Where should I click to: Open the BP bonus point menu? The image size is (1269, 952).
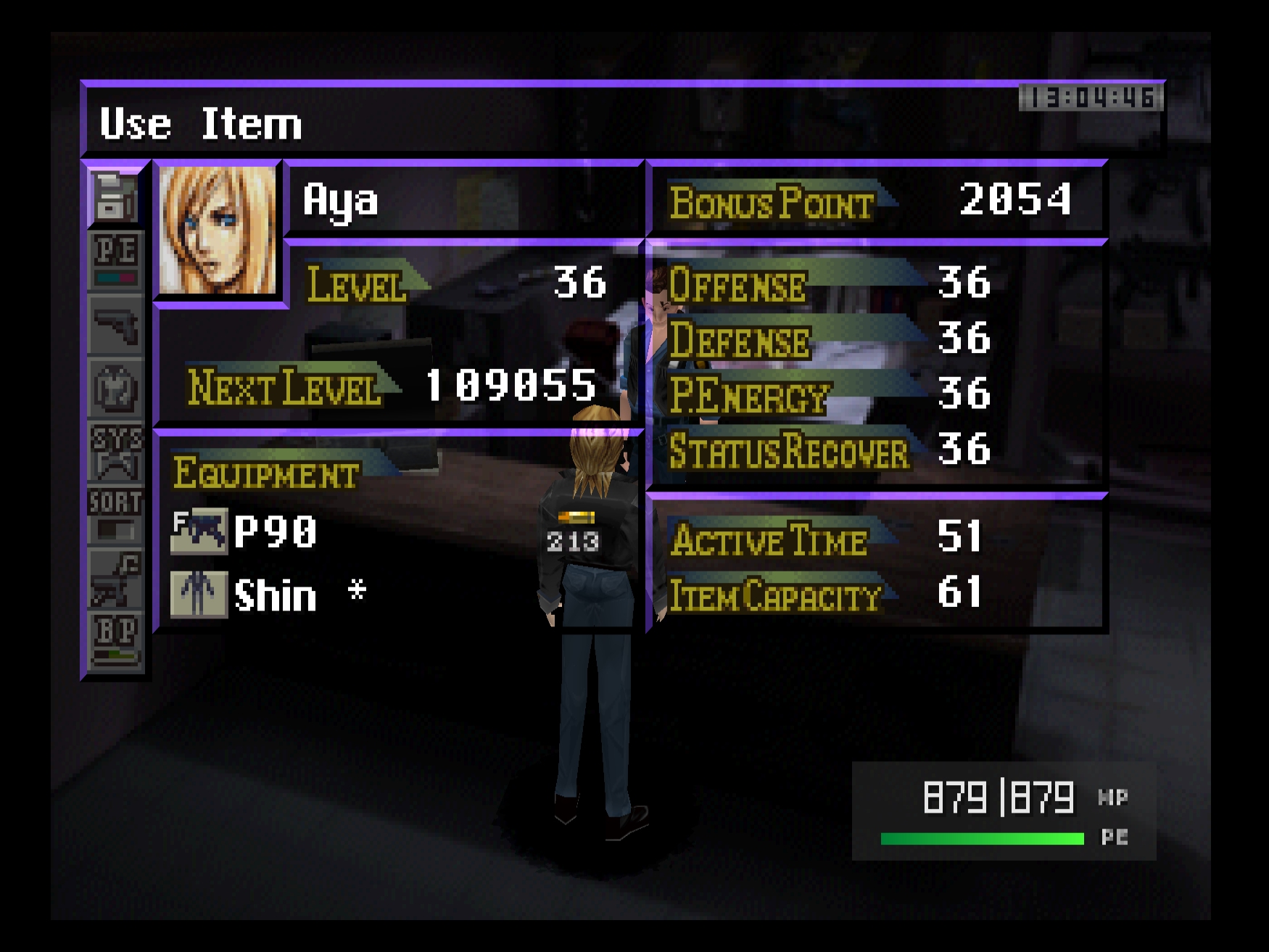115,641
